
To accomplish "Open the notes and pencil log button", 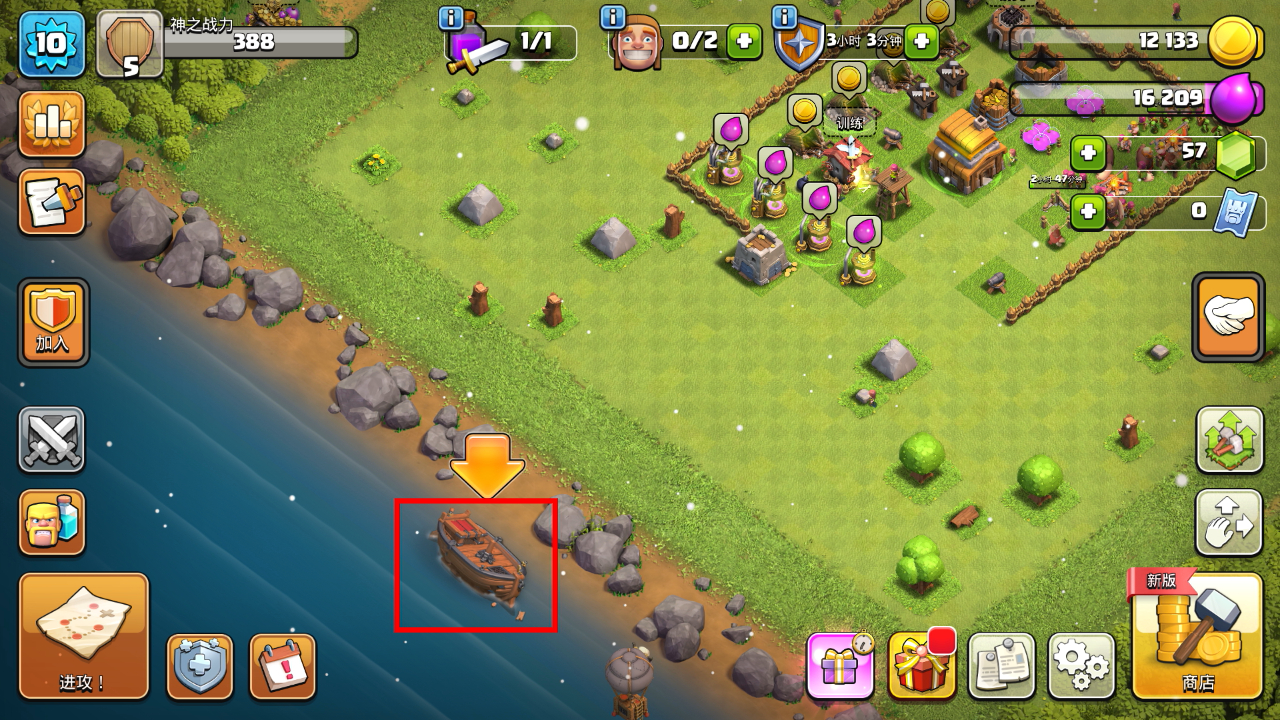I will click(x=52, y=202).
